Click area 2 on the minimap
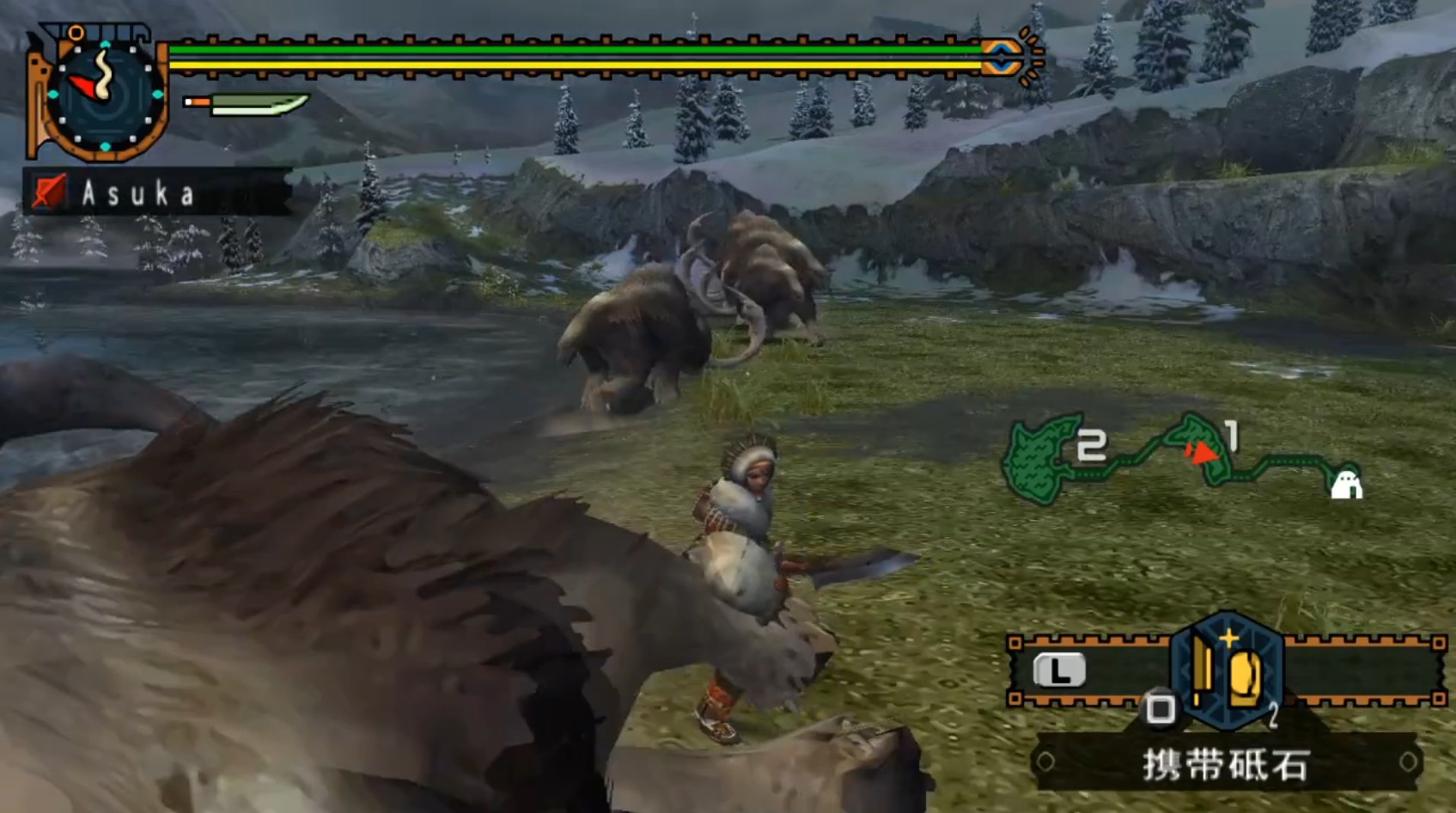The image size is (1456, 813). tap(1041, 460)
